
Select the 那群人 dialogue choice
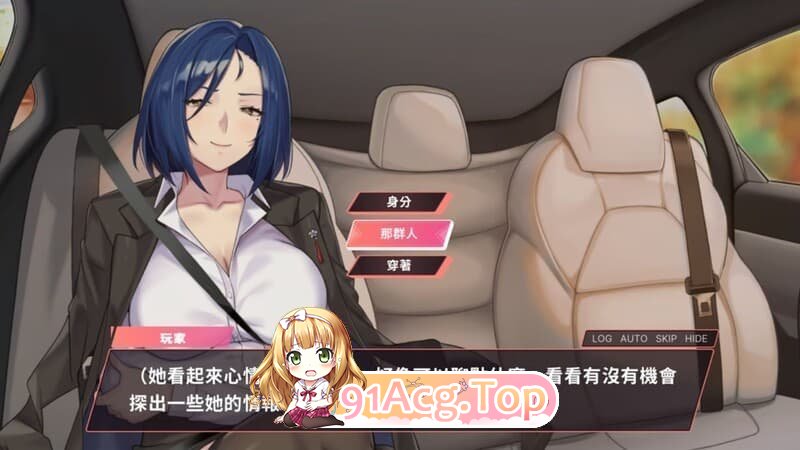pos(399,233)
